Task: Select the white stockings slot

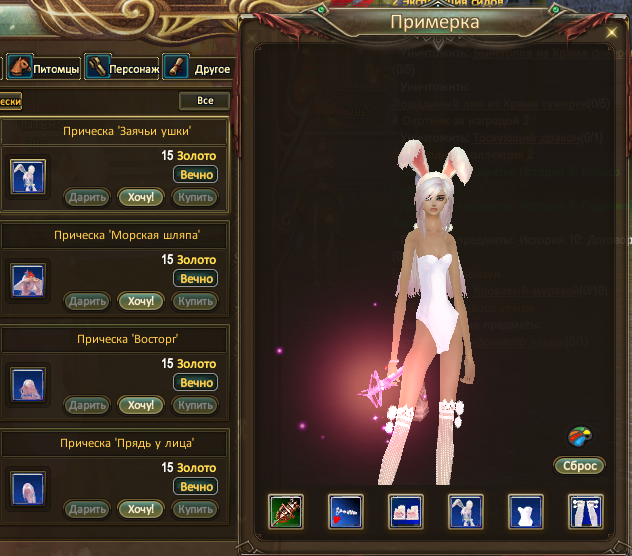Action: point(585,512)
